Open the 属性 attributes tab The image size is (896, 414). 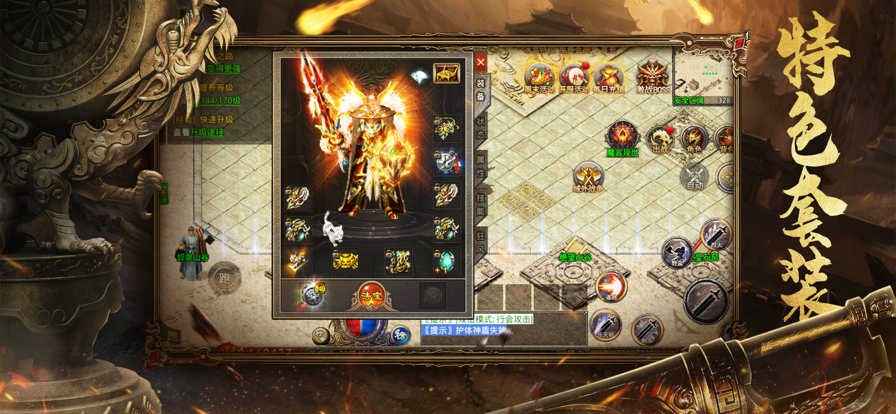point(481,164)
